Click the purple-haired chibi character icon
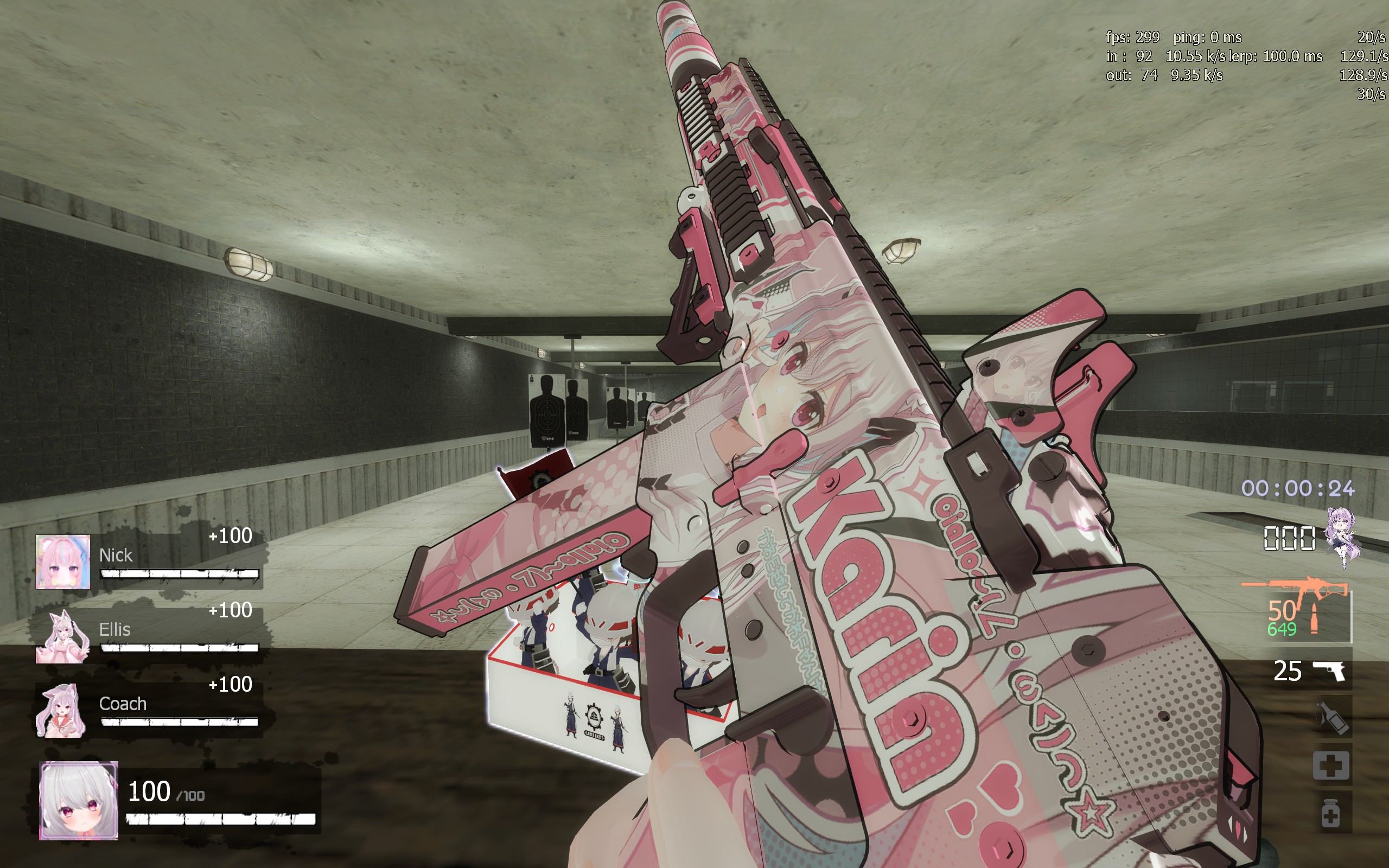This screenshot has width=1389, height=868. [1341, 537]
